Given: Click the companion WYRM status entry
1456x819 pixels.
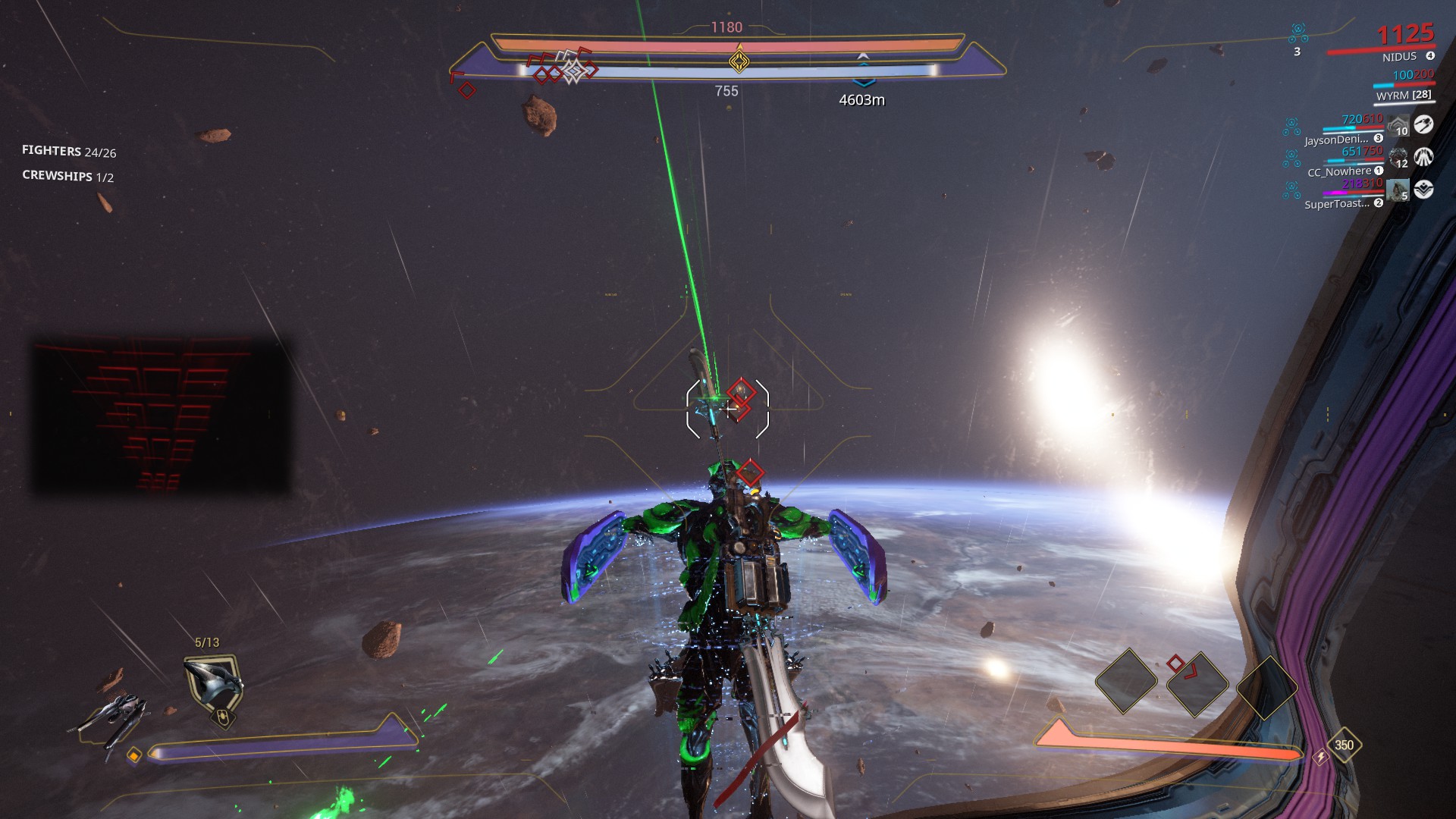Looking at the screenshot, I should click(x=1404, y=96).
